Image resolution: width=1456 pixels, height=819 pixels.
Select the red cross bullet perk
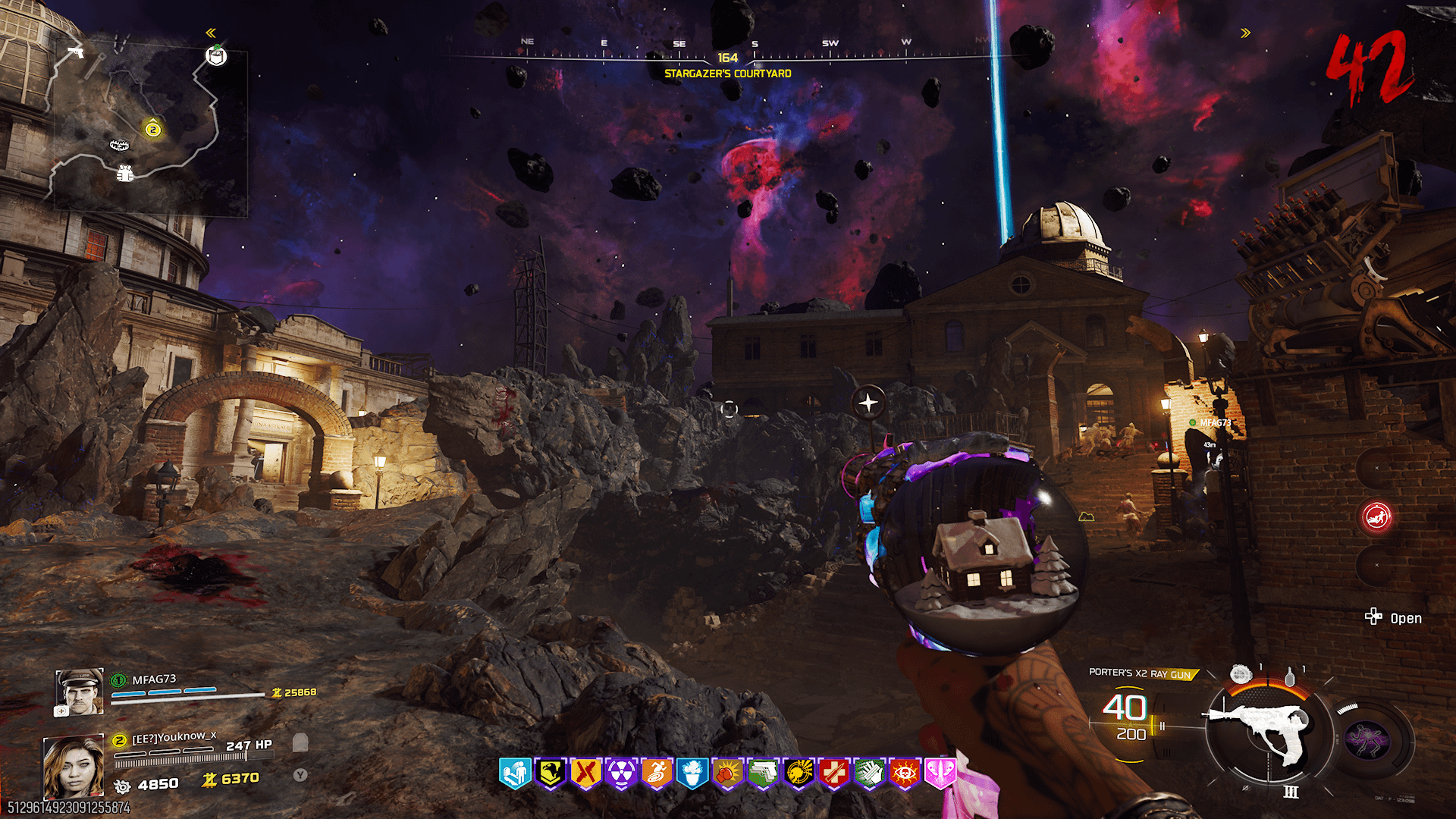pyautogui.click(x=834, y=773)
